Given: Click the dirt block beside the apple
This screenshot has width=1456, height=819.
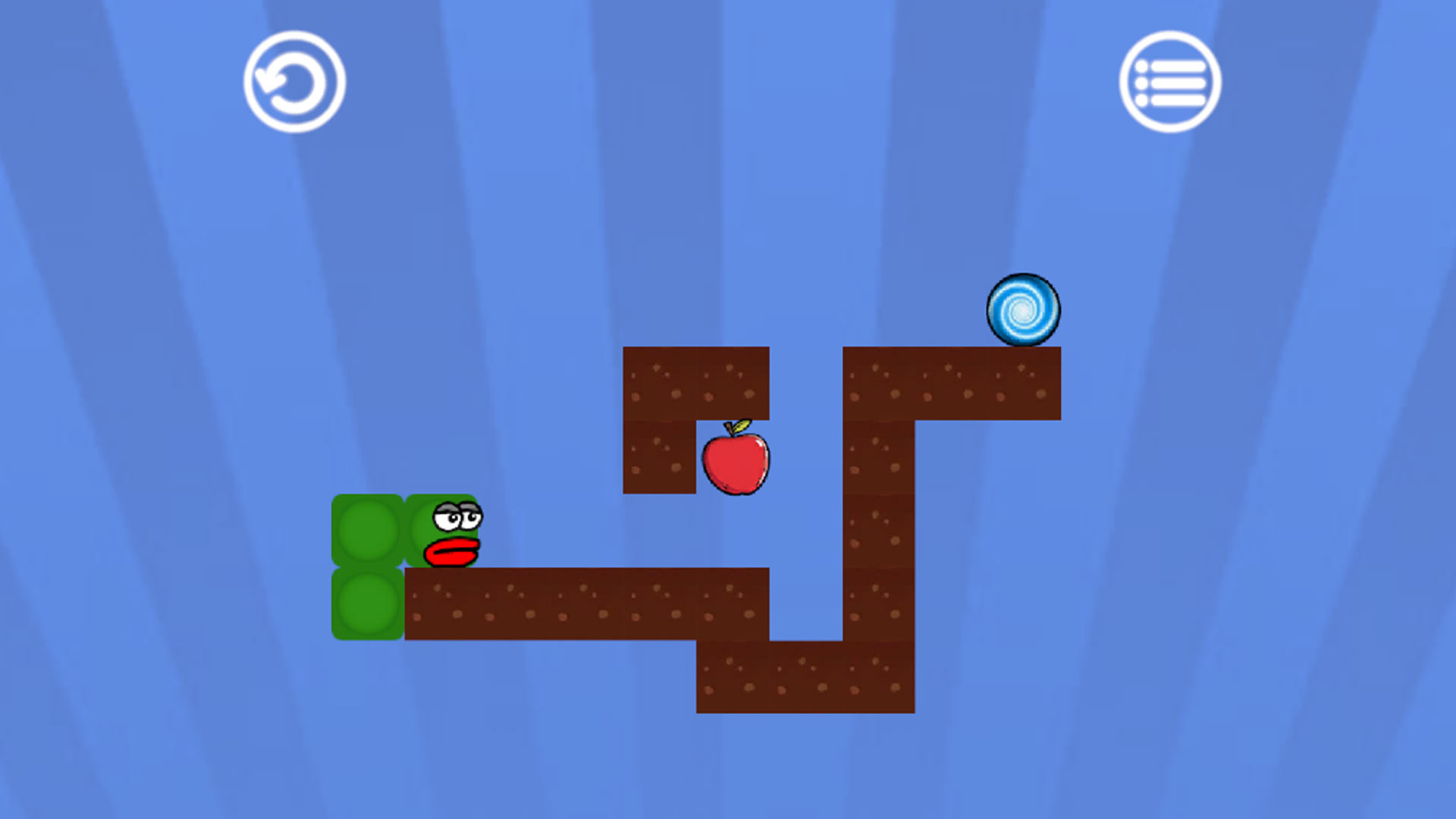Looking at the screenshot, I should coord(660,455).
